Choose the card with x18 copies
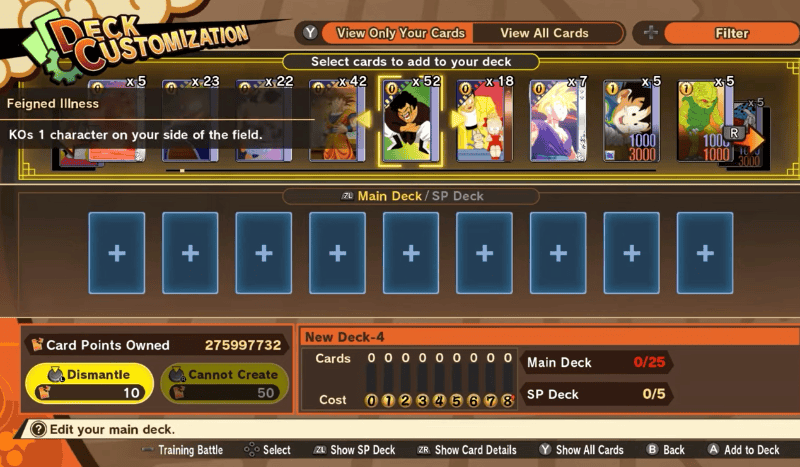The width and height of the screenshot is (800, 467). click(485, 122)
